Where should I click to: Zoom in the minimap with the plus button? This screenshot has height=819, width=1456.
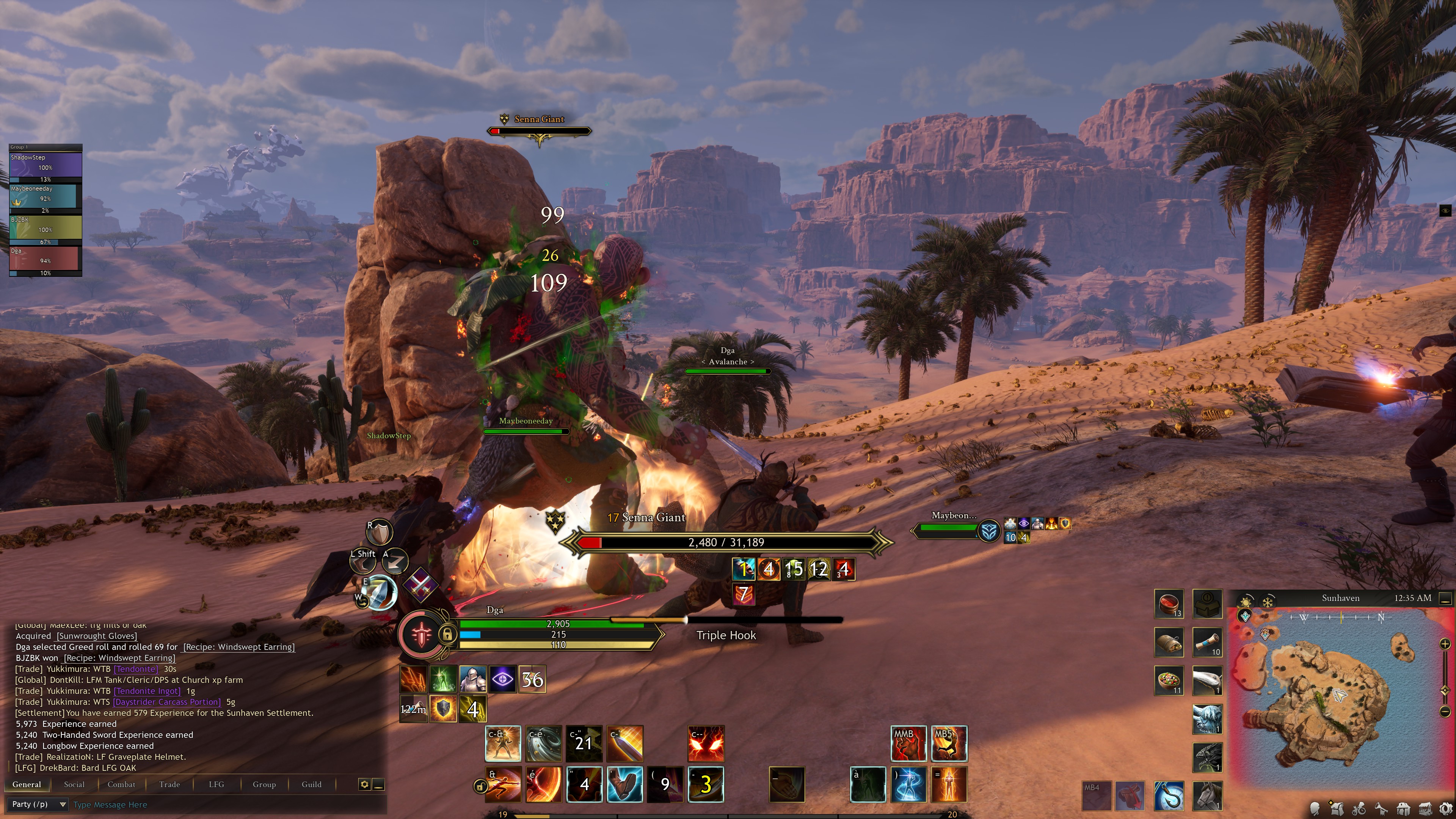click(1445, 644)
